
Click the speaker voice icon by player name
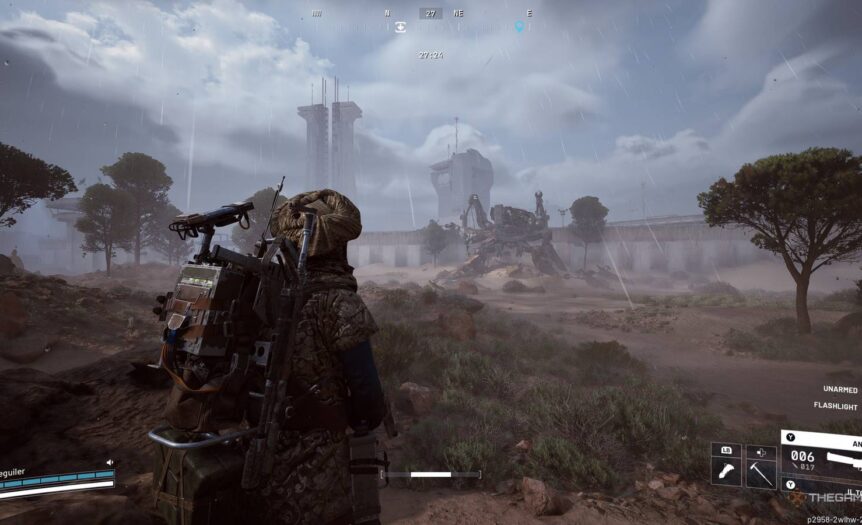(108, 462)
